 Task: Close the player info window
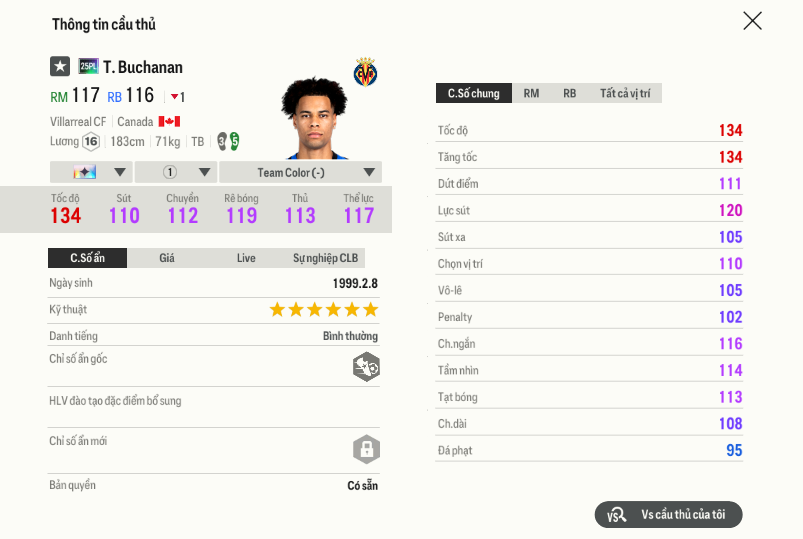752,21
